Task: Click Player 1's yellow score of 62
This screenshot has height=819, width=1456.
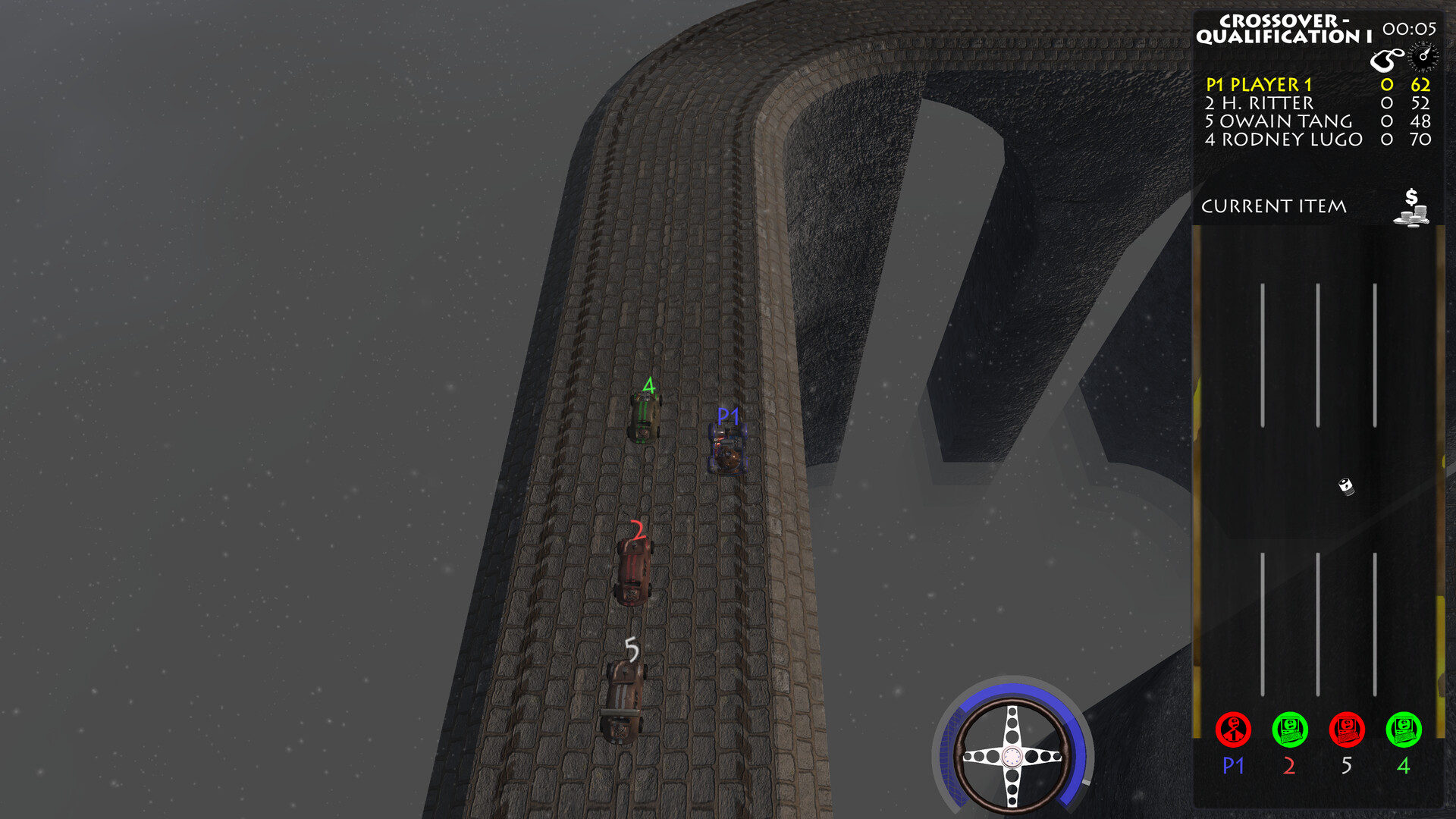Action: click(1419, 86)
